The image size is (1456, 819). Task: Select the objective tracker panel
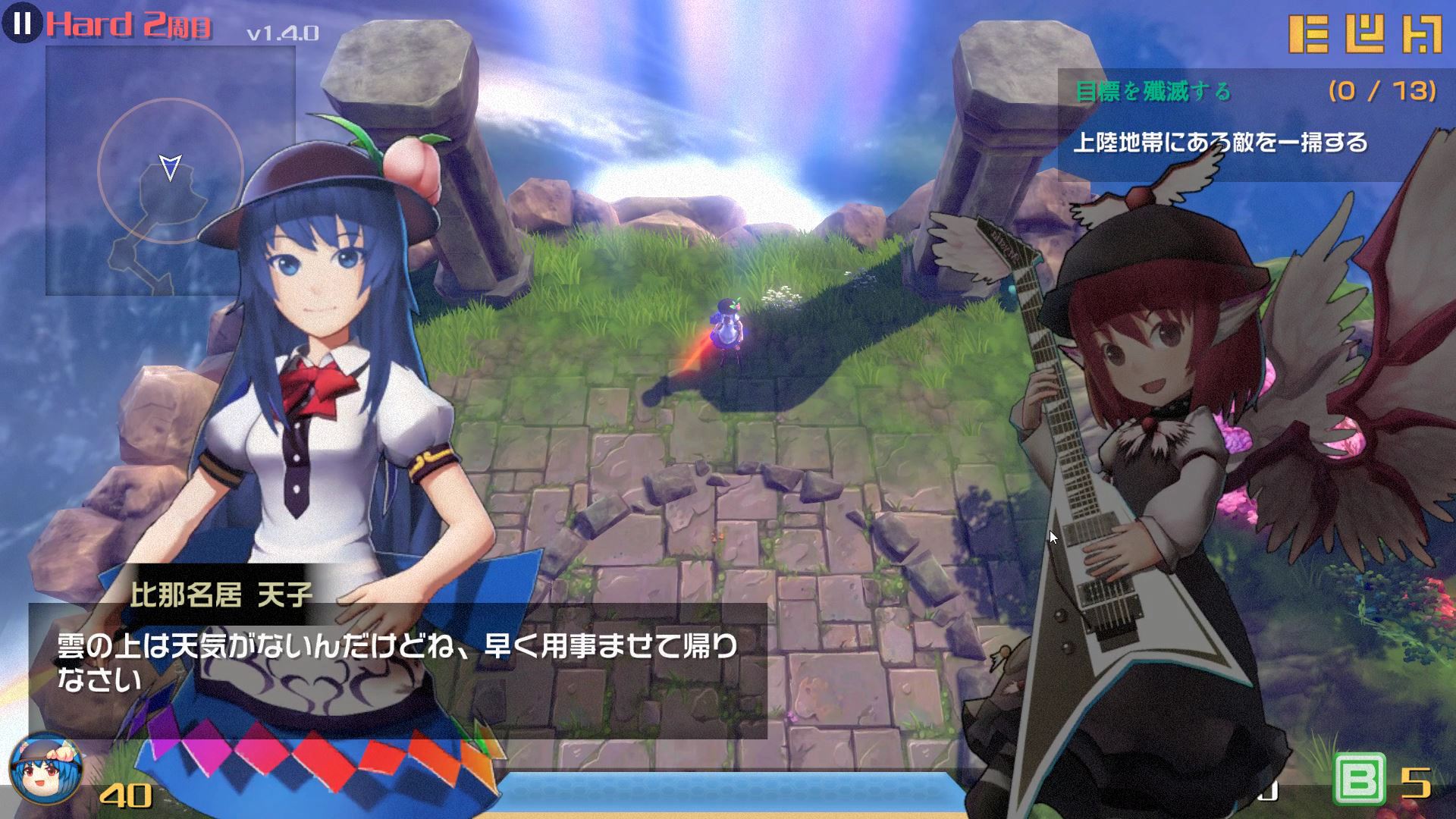(1255, 125)
